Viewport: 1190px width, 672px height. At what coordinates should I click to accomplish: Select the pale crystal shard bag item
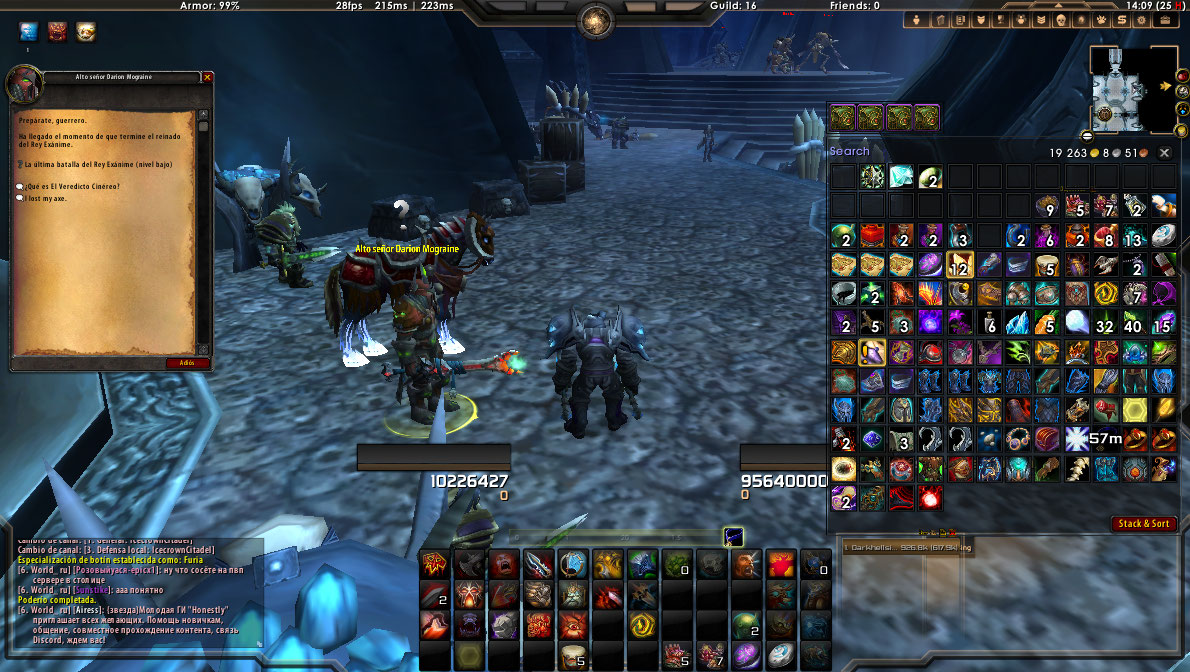(x=902, y=178)
